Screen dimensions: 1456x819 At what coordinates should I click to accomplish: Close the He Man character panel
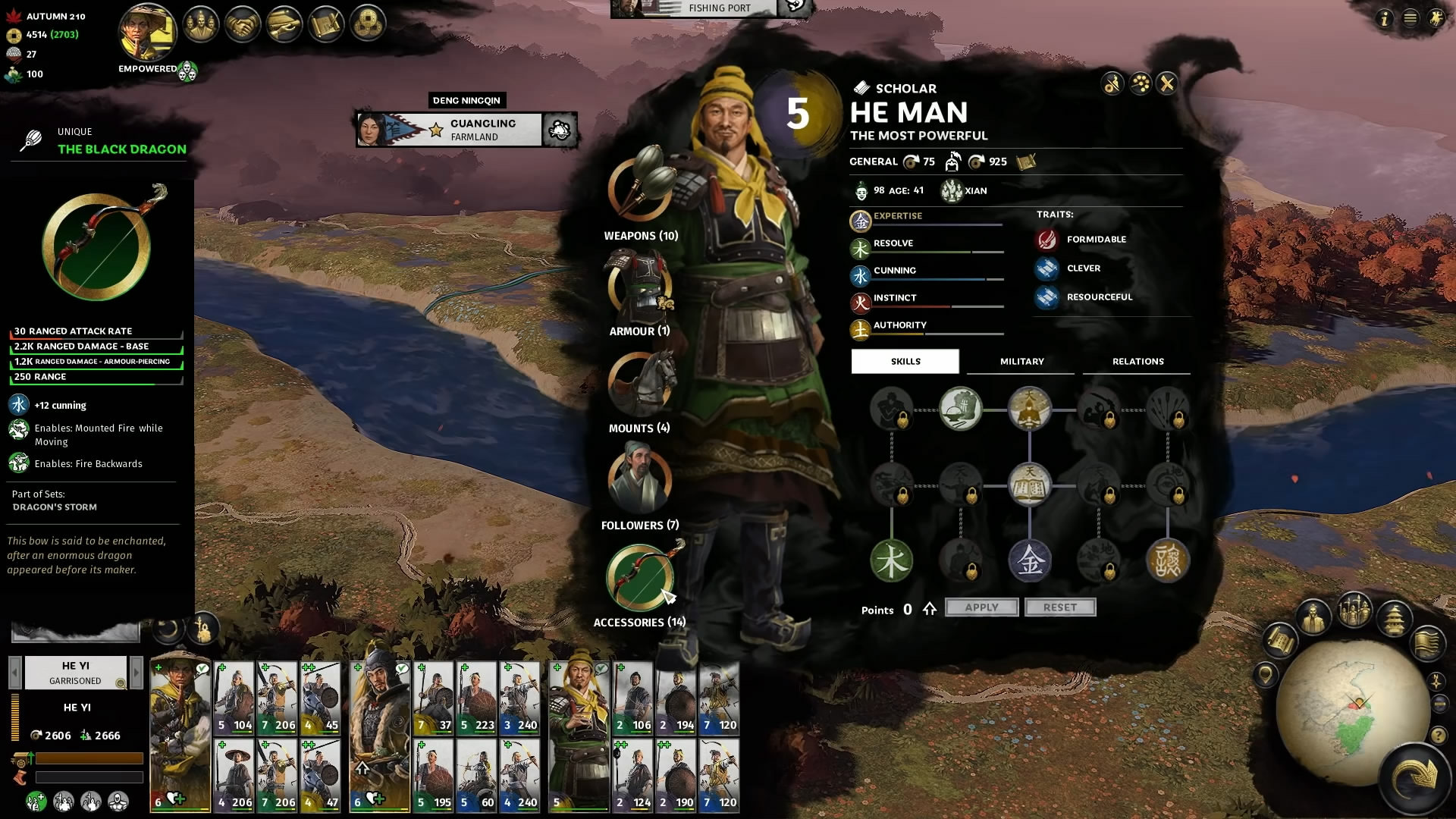tap(1167, 83)
